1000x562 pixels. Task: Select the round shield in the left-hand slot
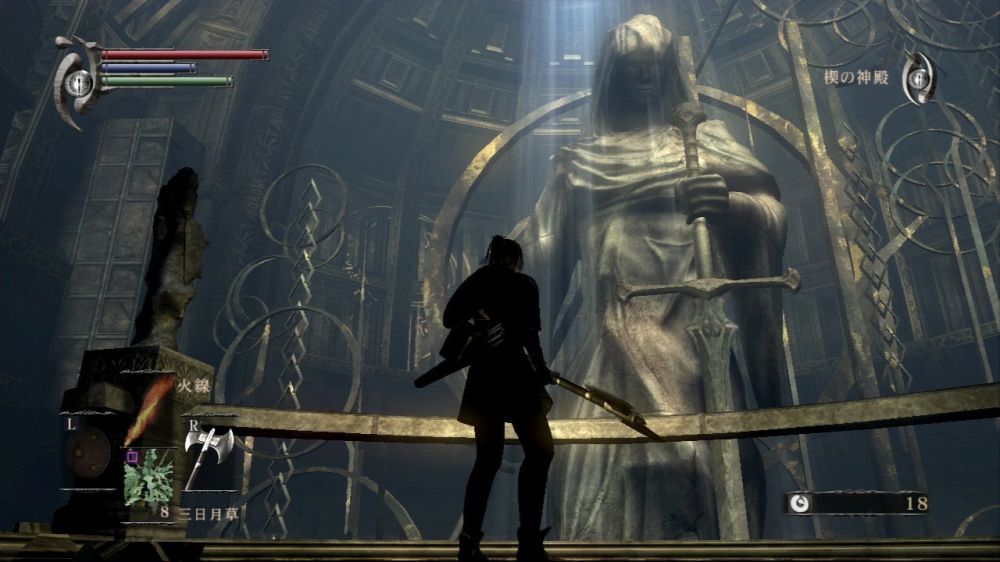point(88,455)
